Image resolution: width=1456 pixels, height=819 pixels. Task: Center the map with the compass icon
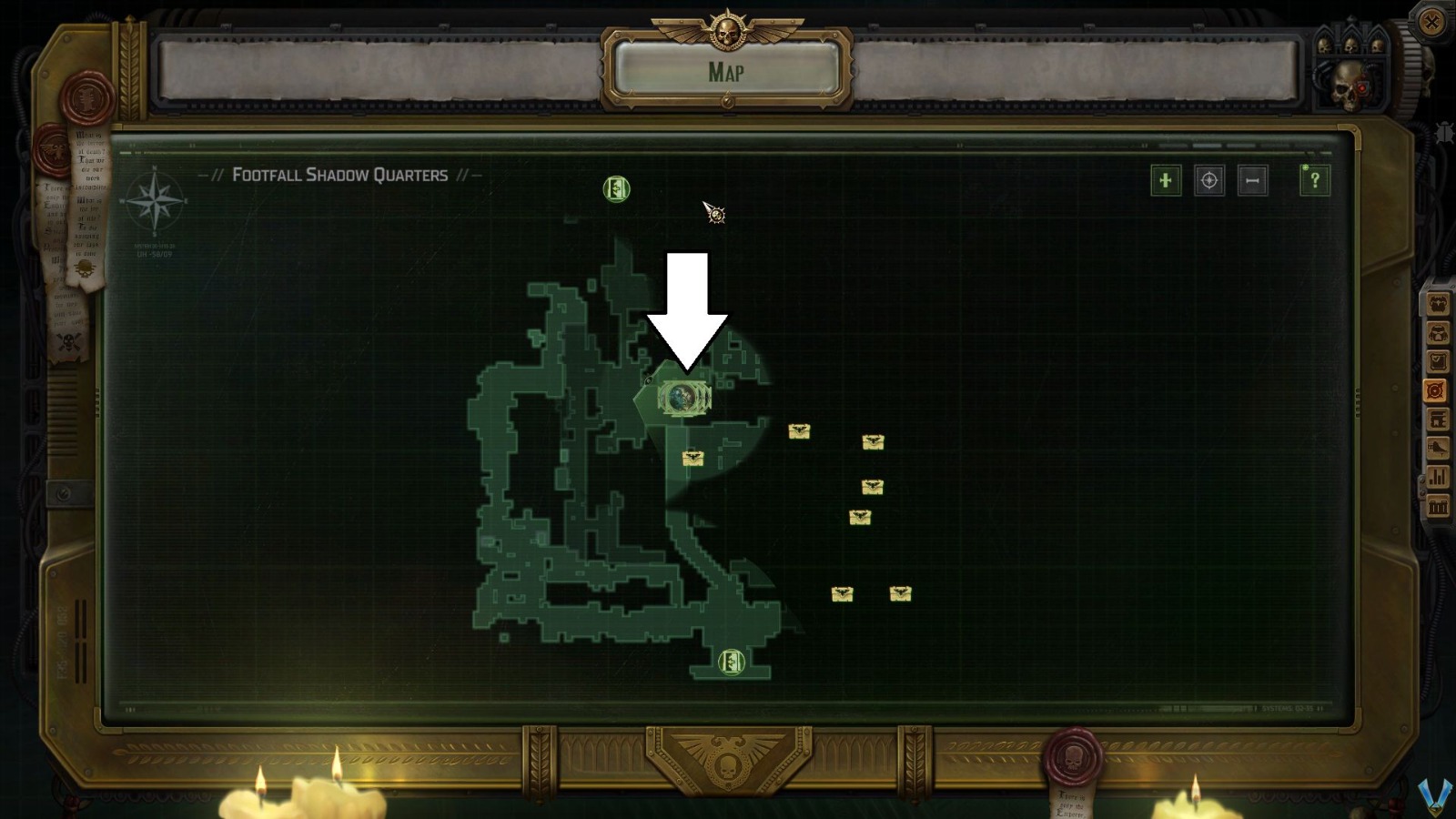[x=1210, y=181]
